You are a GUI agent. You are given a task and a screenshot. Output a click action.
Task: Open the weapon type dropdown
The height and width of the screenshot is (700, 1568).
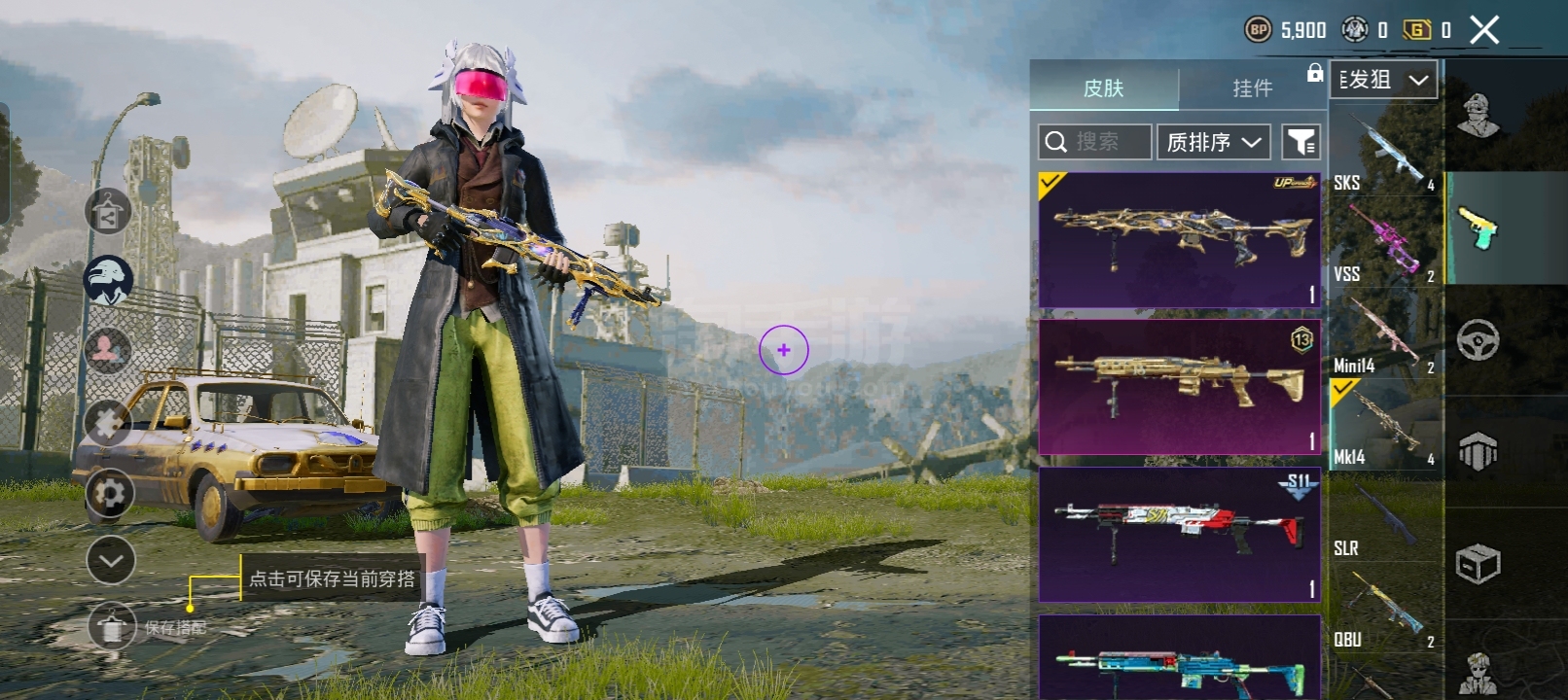[x=1383, y=80]
